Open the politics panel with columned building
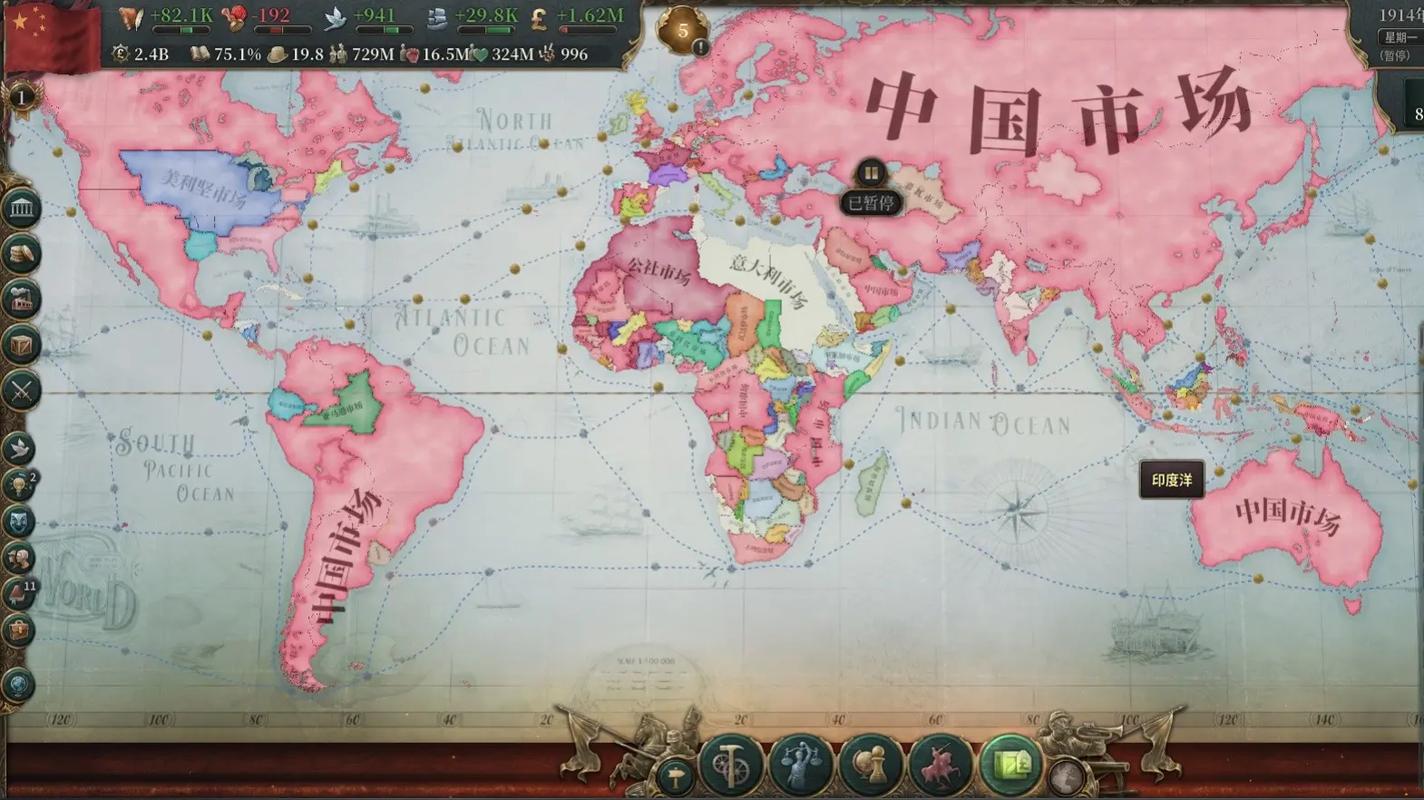The image size is (1424, 800). (x=21, y=209)
